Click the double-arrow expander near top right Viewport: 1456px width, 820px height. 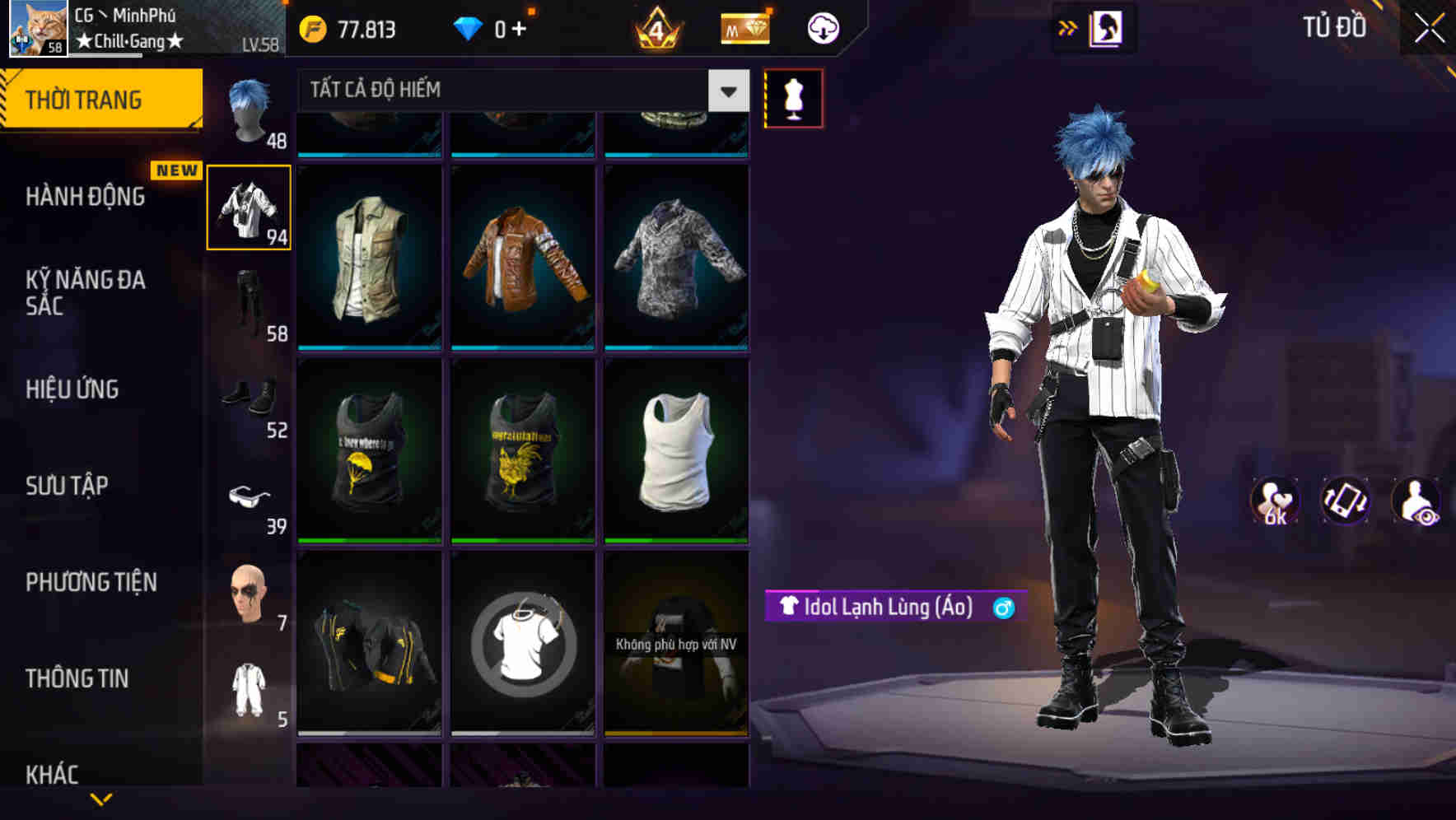click(1068, 27)
